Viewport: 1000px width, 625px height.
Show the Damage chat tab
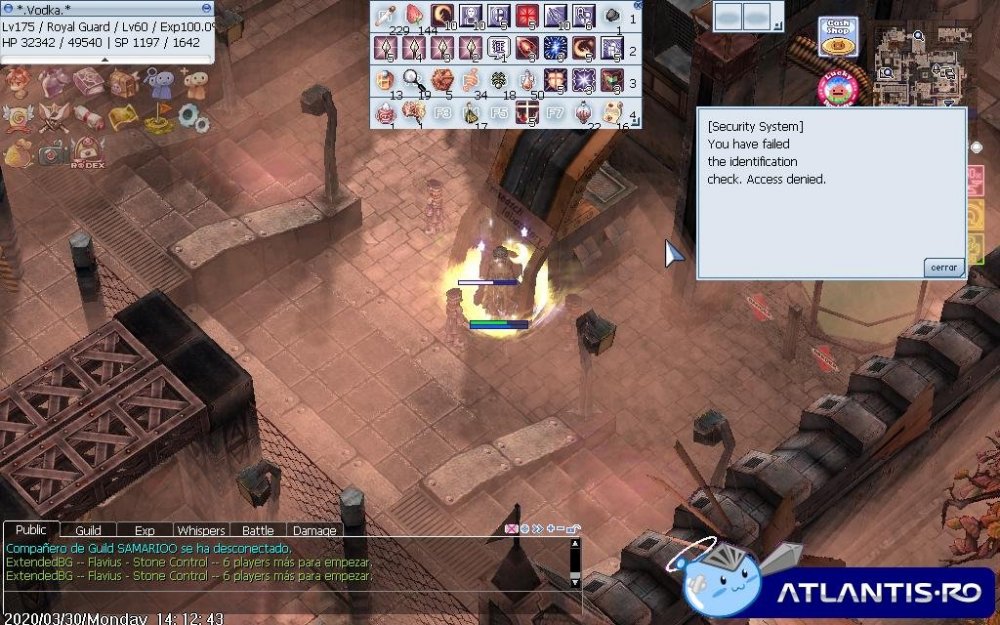(x=315, y=530)
